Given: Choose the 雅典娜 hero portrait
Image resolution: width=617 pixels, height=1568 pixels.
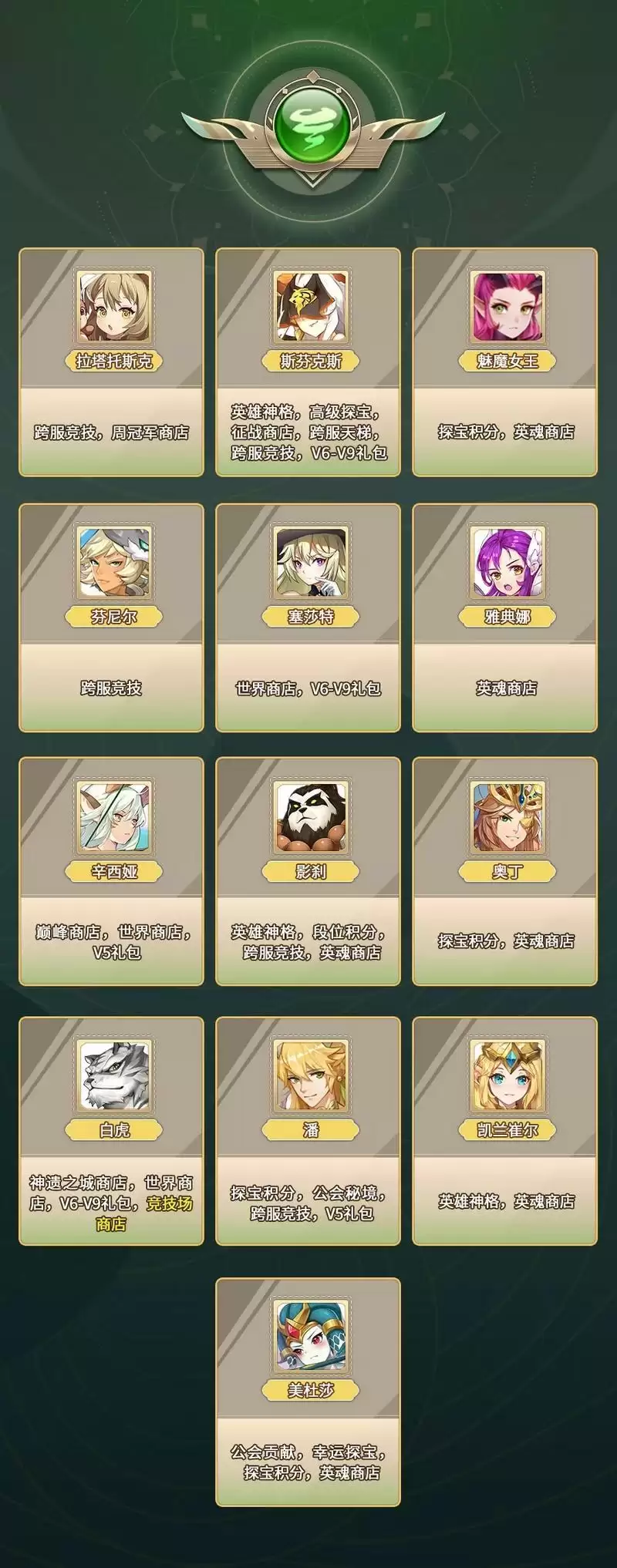Looking at the screenshot, I should pyautogui.click(x=507, y=563).
